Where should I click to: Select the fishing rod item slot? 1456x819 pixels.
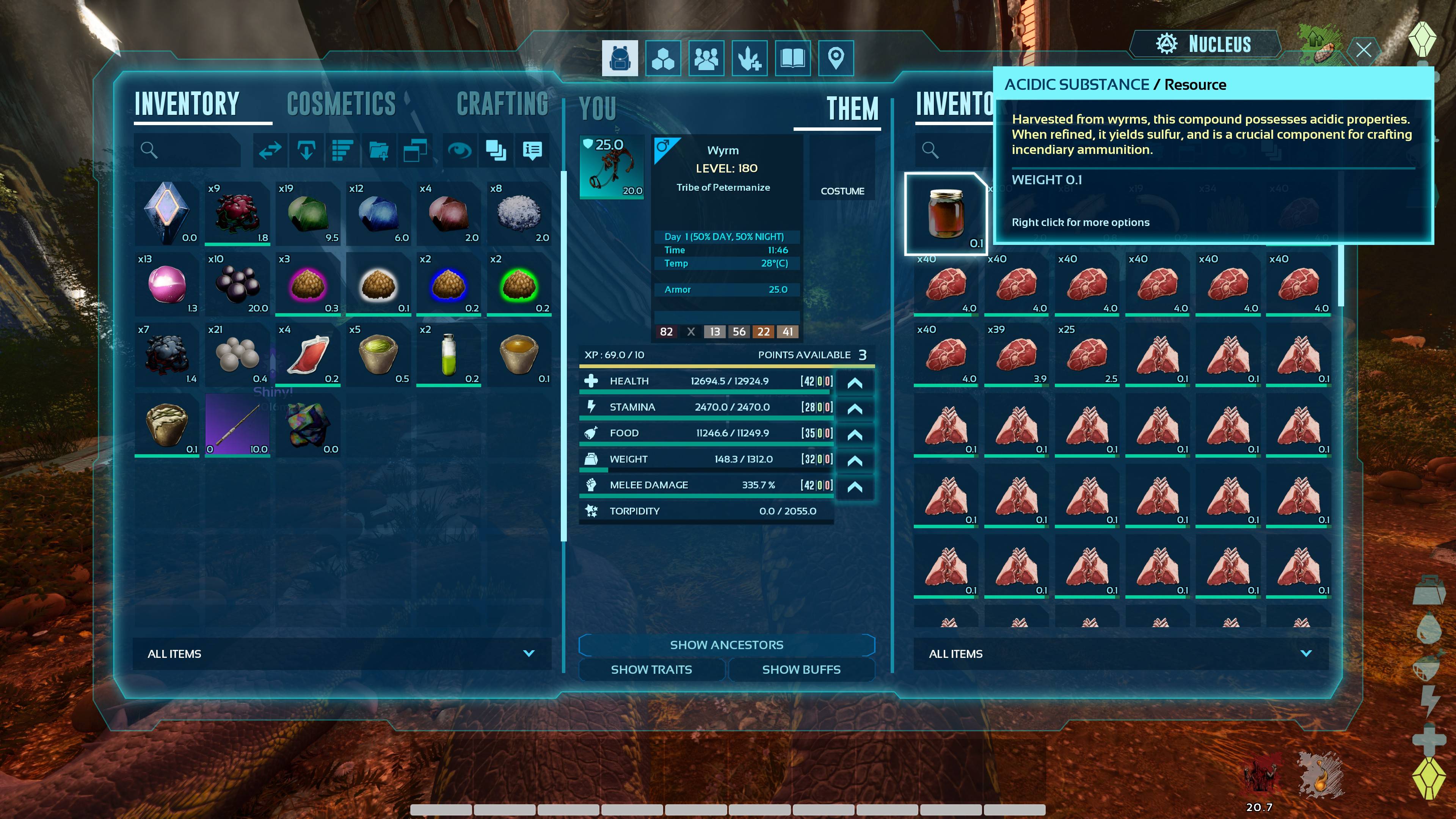point(237,425)
